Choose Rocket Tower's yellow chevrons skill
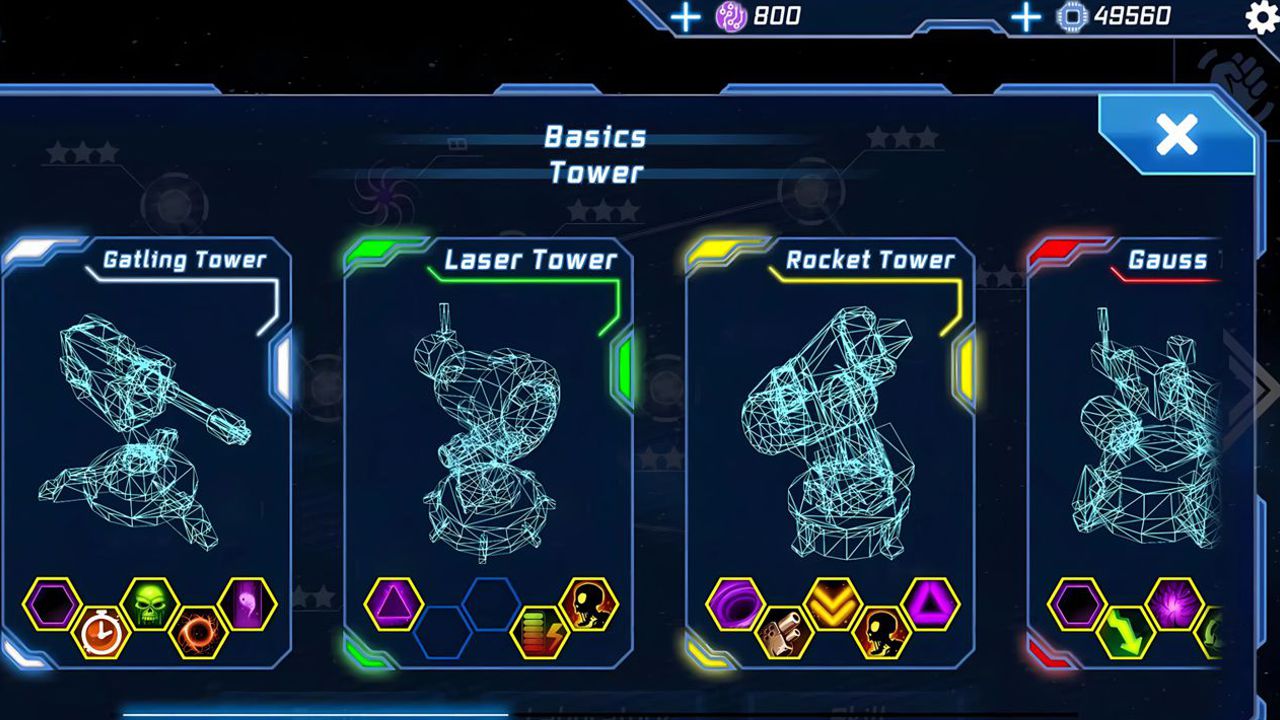The height and width of the screenshot is (720, 1280). click(833, 605)
